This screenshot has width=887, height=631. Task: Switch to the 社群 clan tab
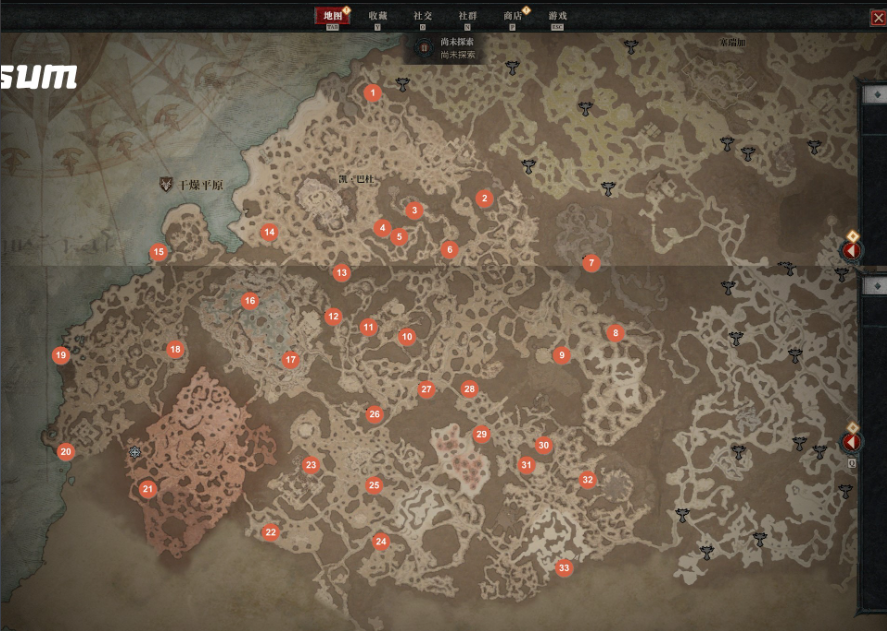[x=467, y=16]
